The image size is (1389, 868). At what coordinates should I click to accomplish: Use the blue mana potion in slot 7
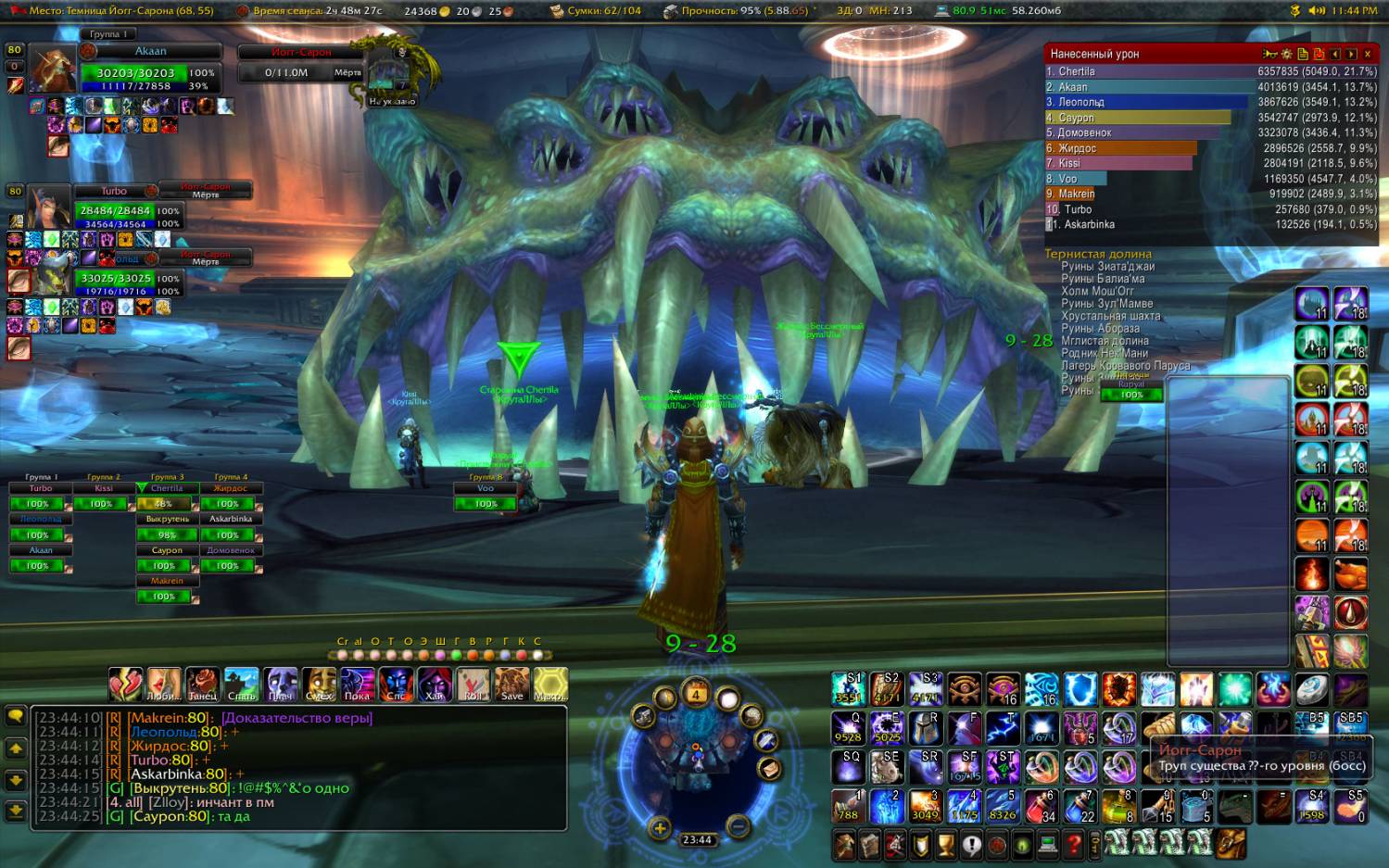tap(1080, 806)
